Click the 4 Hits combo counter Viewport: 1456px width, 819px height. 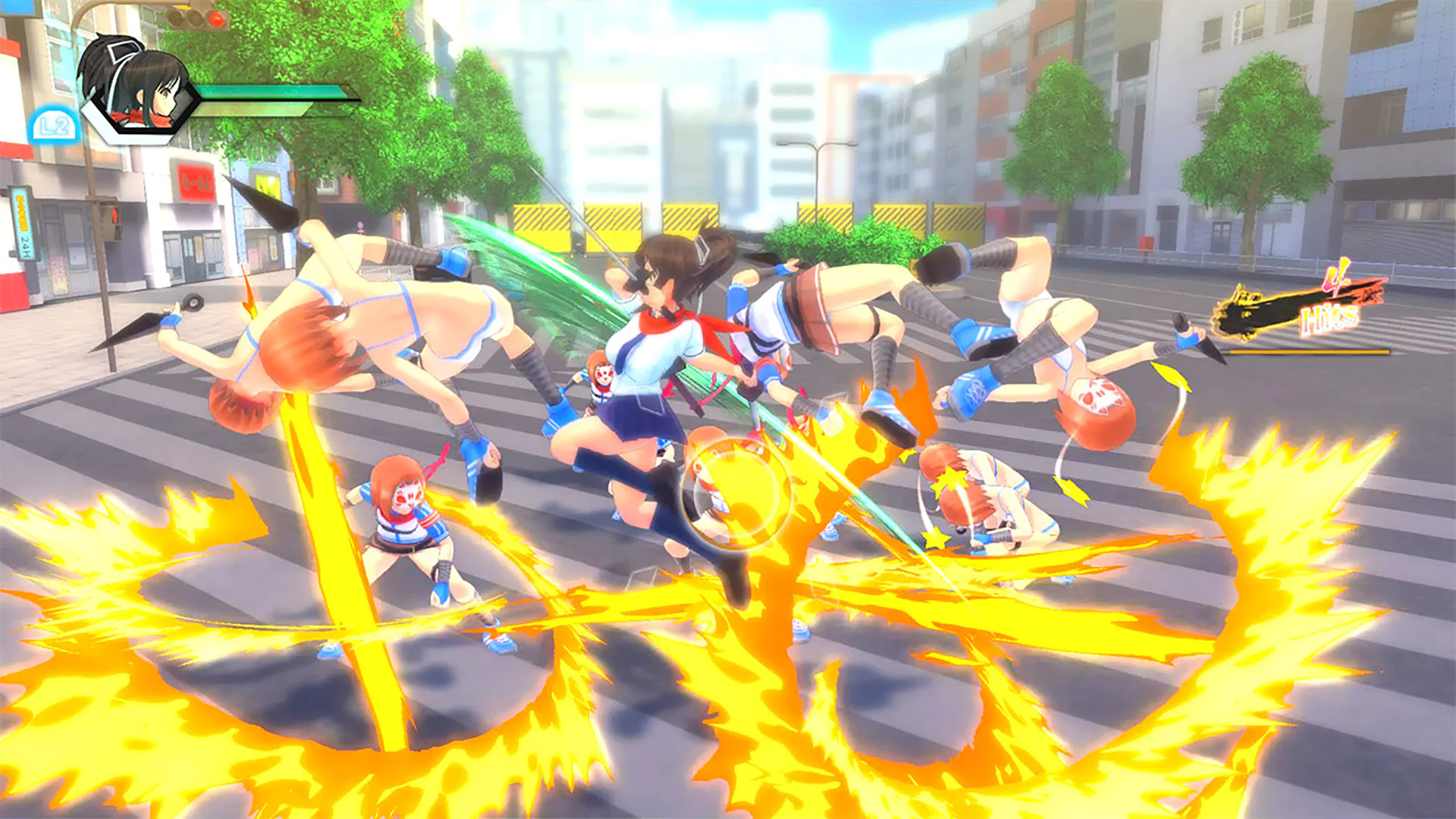tap(1331, 303)
